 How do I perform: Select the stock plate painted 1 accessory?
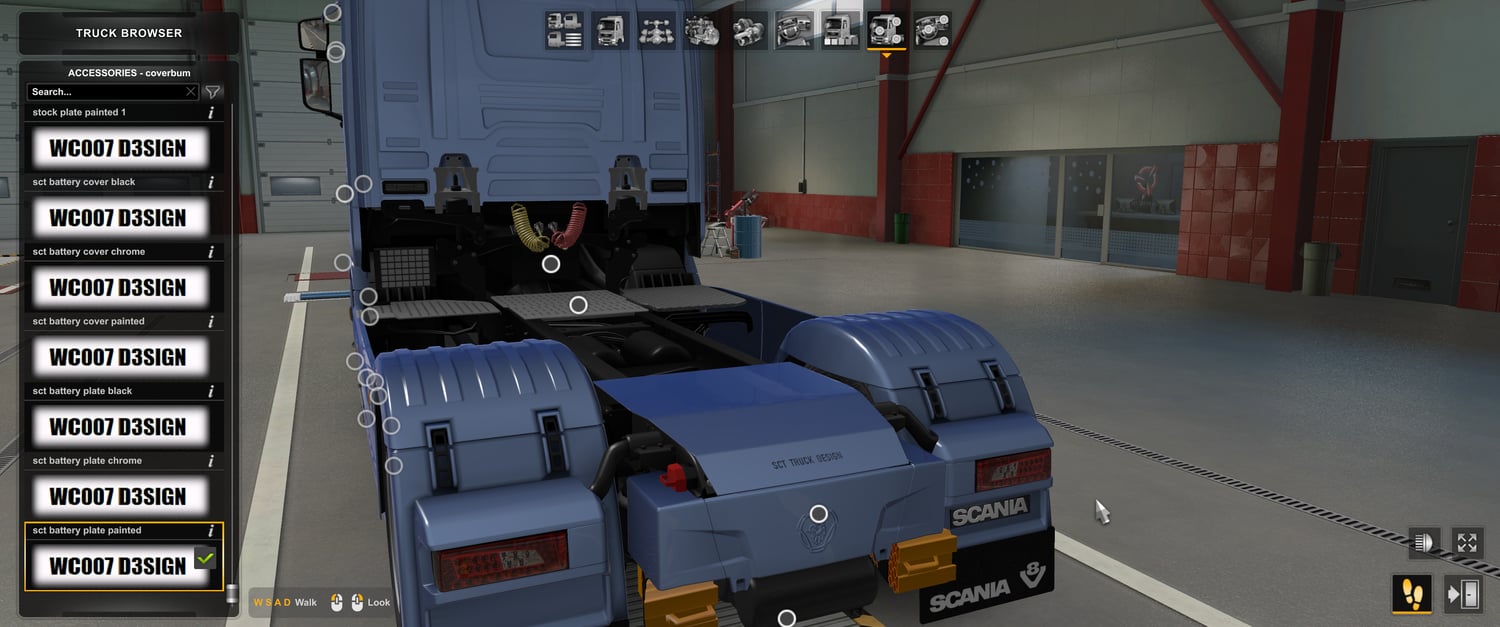[x=118, y=149]
